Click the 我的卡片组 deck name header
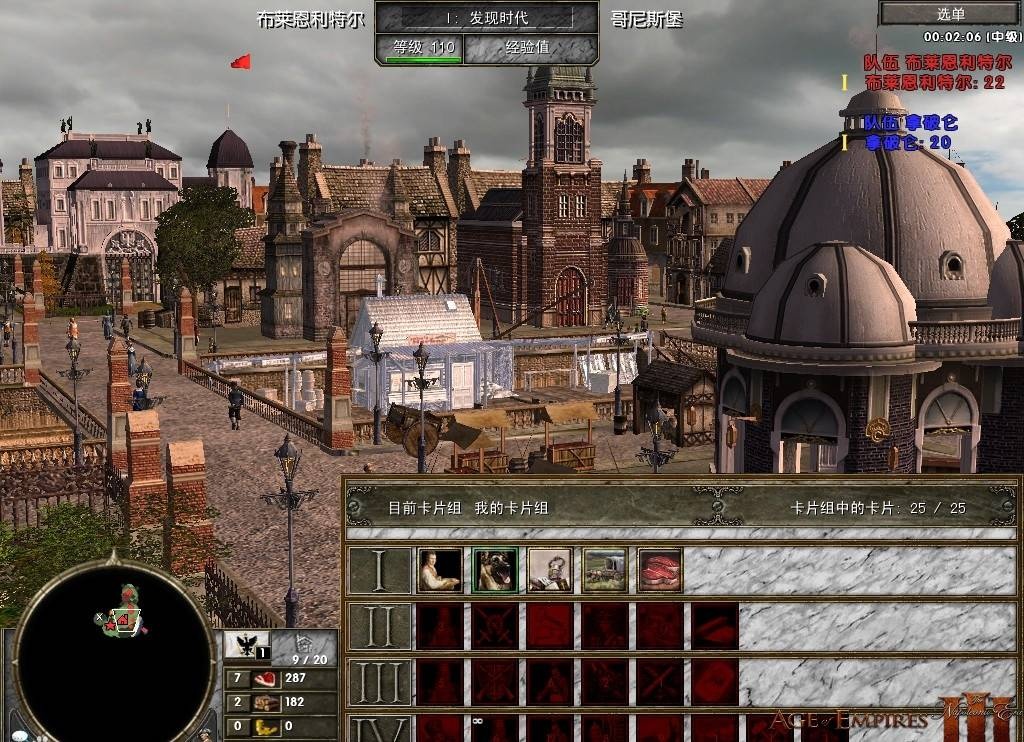 [x=512, y=508]
